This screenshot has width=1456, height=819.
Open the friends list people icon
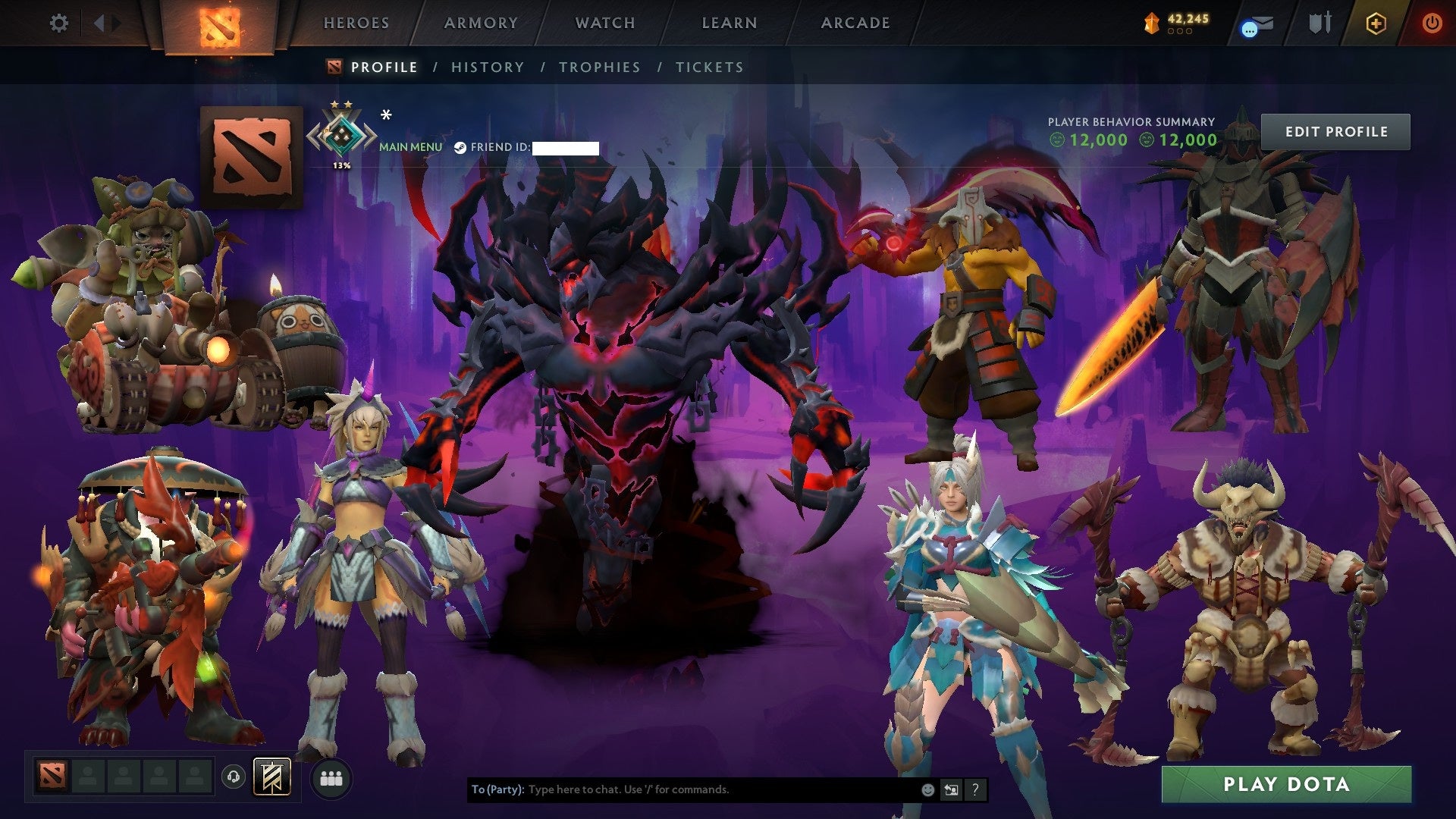click(331, 778)
